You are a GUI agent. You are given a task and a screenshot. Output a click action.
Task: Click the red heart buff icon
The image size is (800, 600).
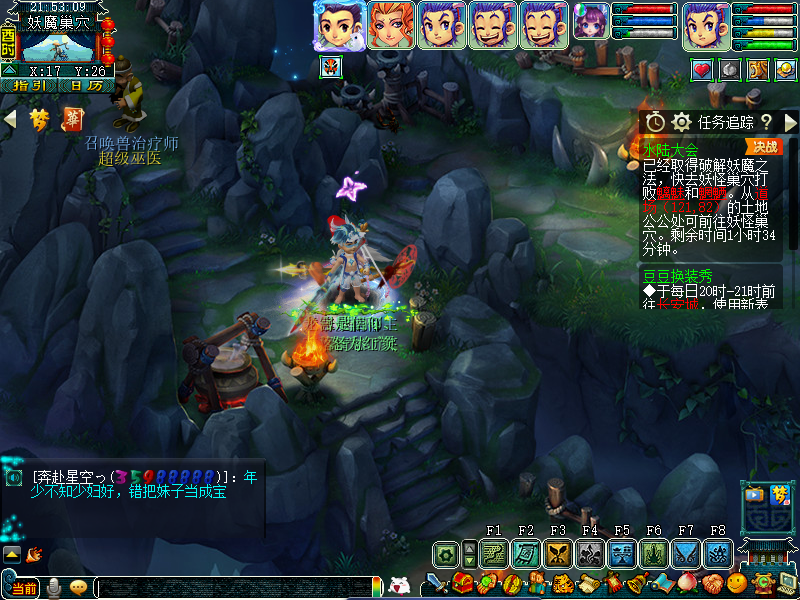pos(702,69)
